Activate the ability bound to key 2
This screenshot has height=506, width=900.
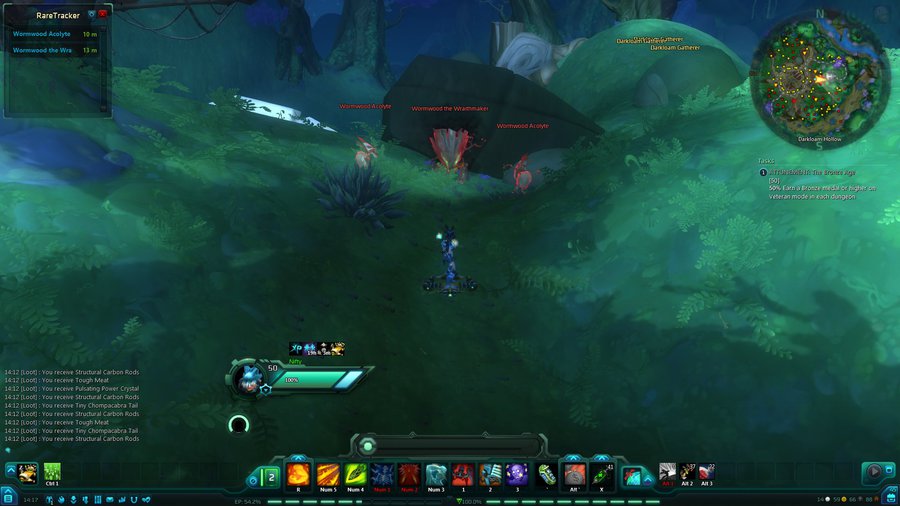tap(490, 474)
